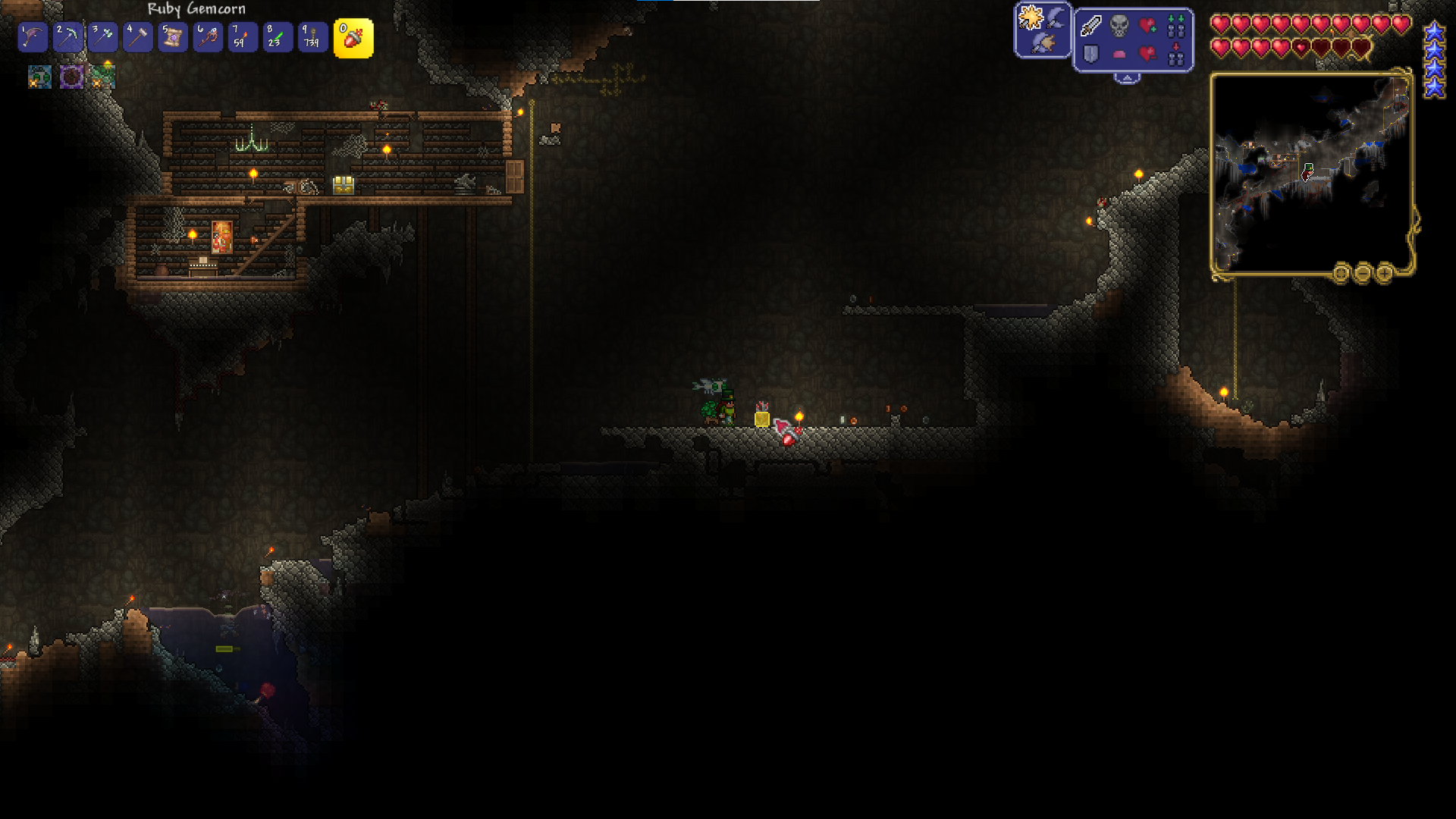The height and width of the screenshot is (819, 1456).
Task: Choose the staff in hotbar slot 6
Action: 208,37
